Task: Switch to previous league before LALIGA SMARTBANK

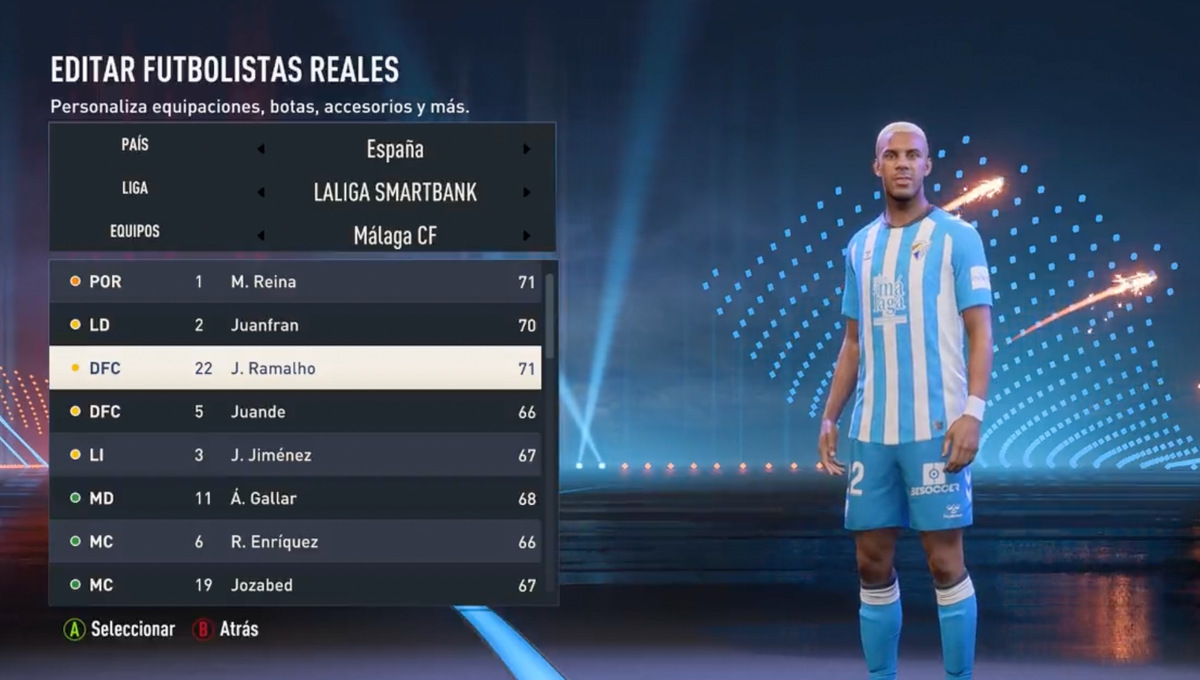Action: click(261, 193)
